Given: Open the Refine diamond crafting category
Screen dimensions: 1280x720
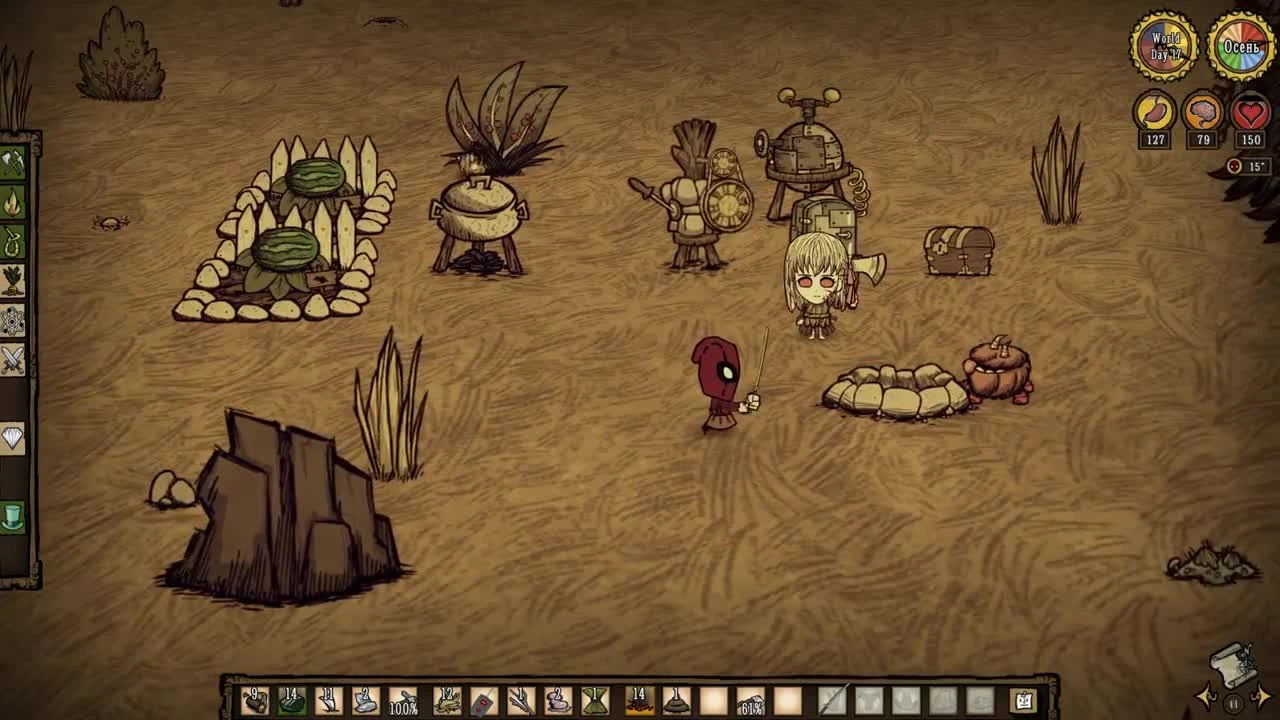Looking at the screenshot, I should click(x=15, y=436).
